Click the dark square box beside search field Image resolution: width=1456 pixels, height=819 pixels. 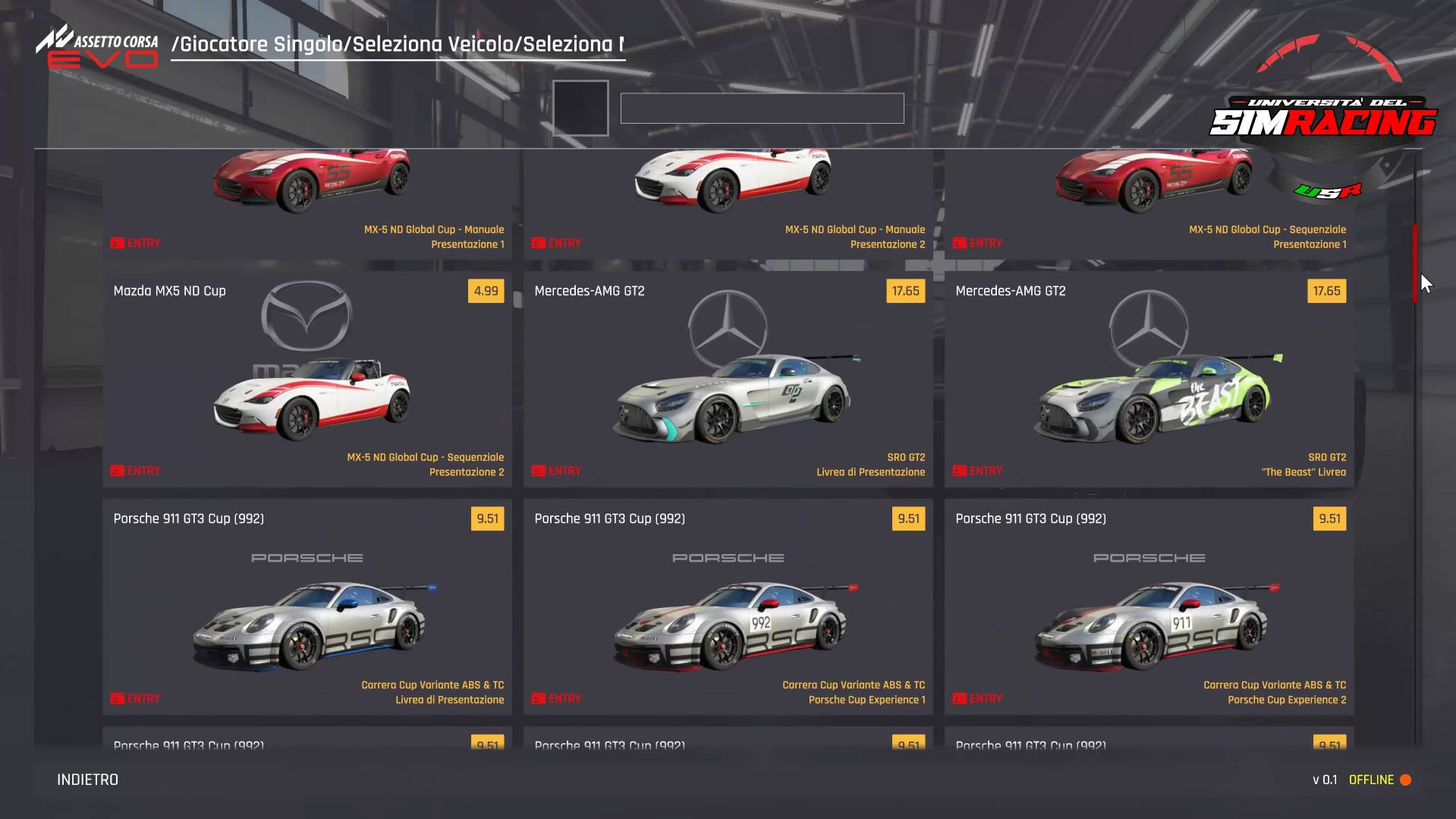(580, 109)
